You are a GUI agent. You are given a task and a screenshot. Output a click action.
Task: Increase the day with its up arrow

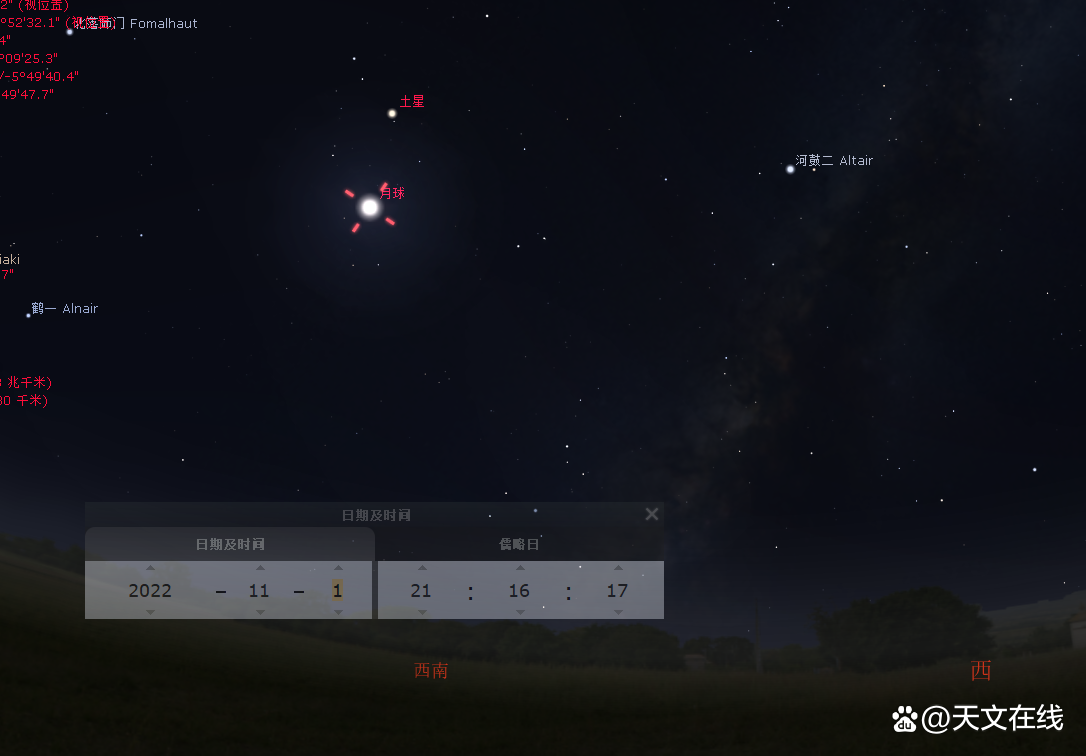coord(338,568)
